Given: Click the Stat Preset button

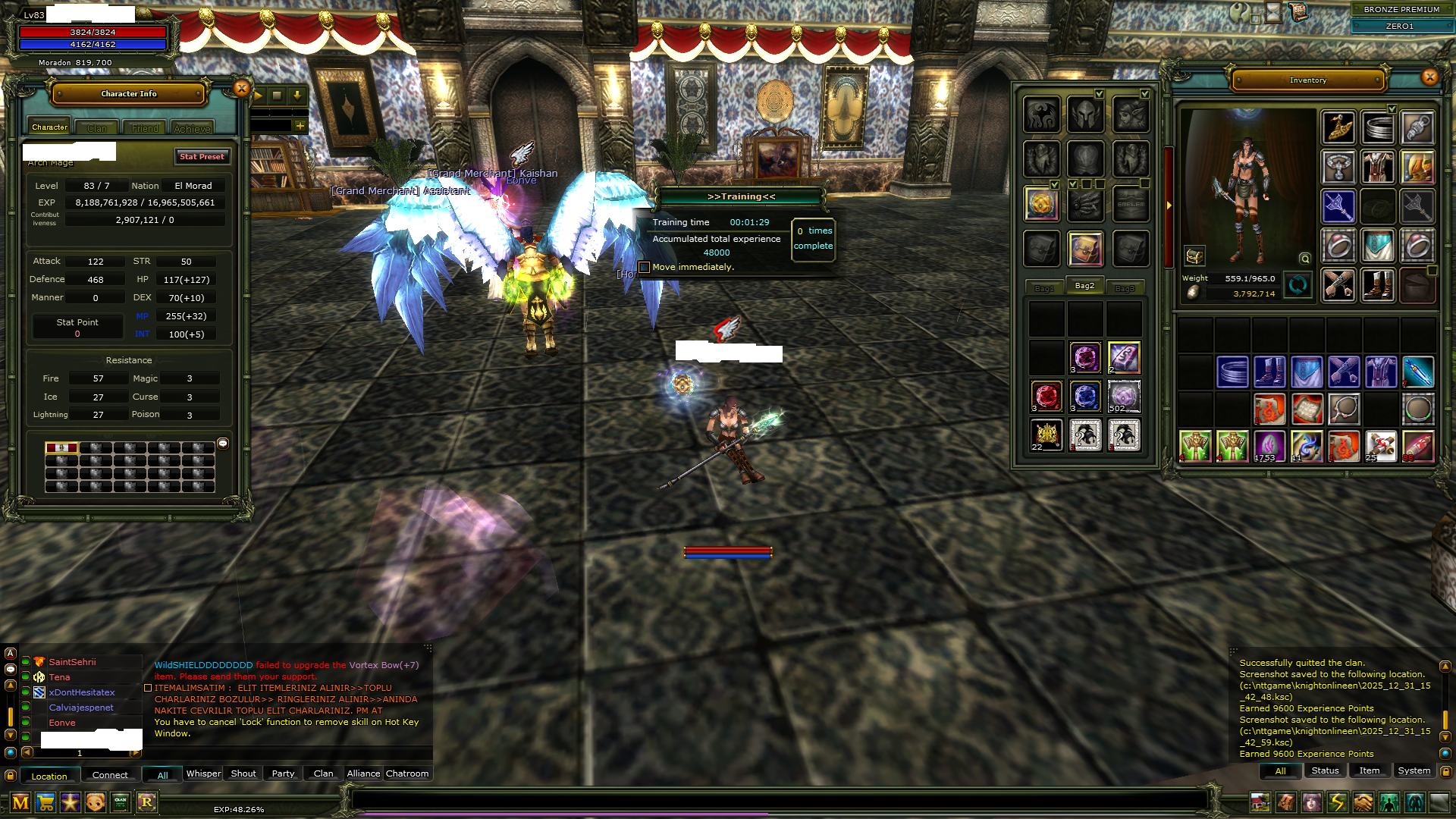Looking at the screenshot, I should pos(202,156).
